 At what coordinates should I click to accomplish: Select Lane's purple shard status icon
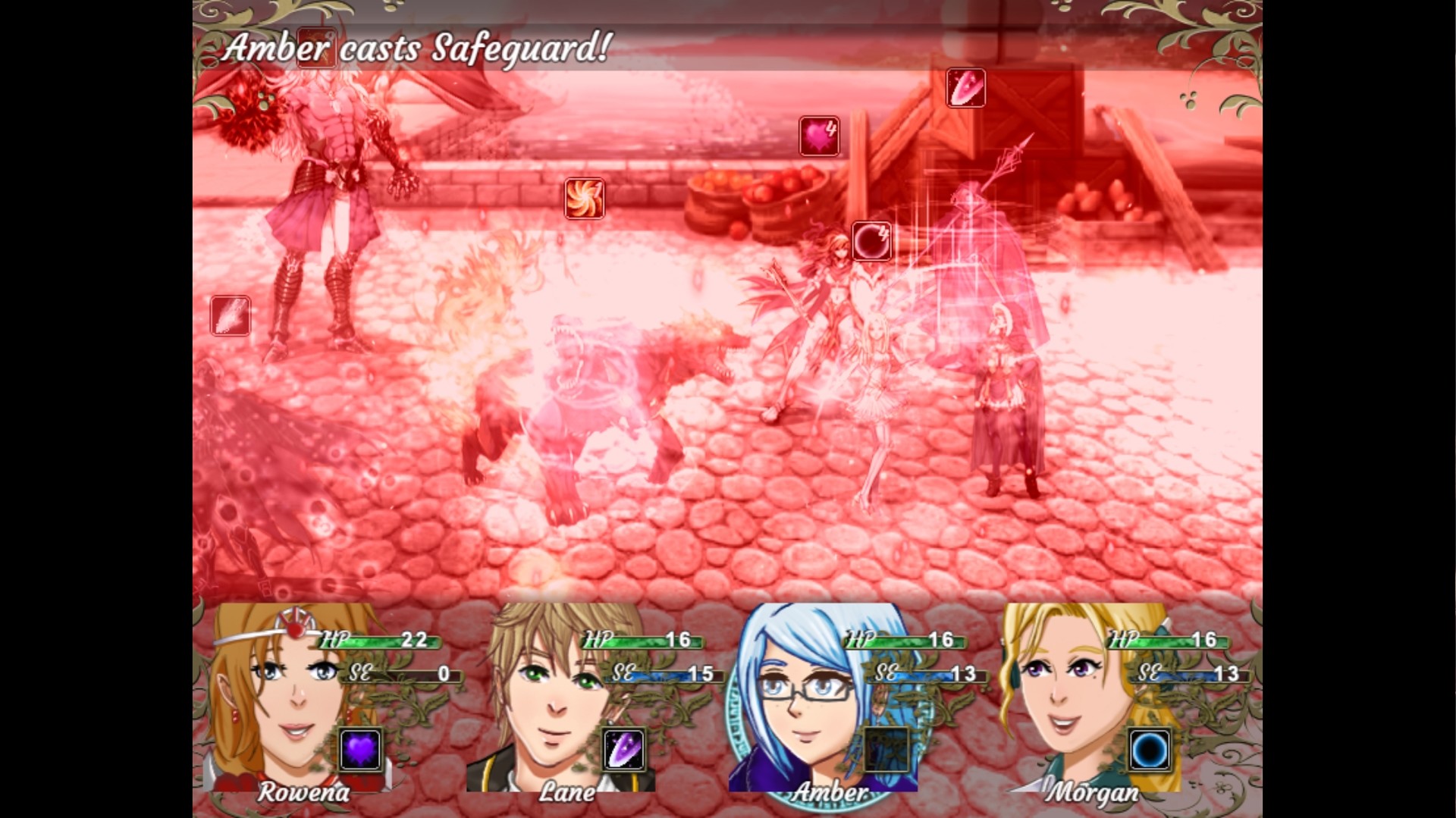click(x=623, y=751)
